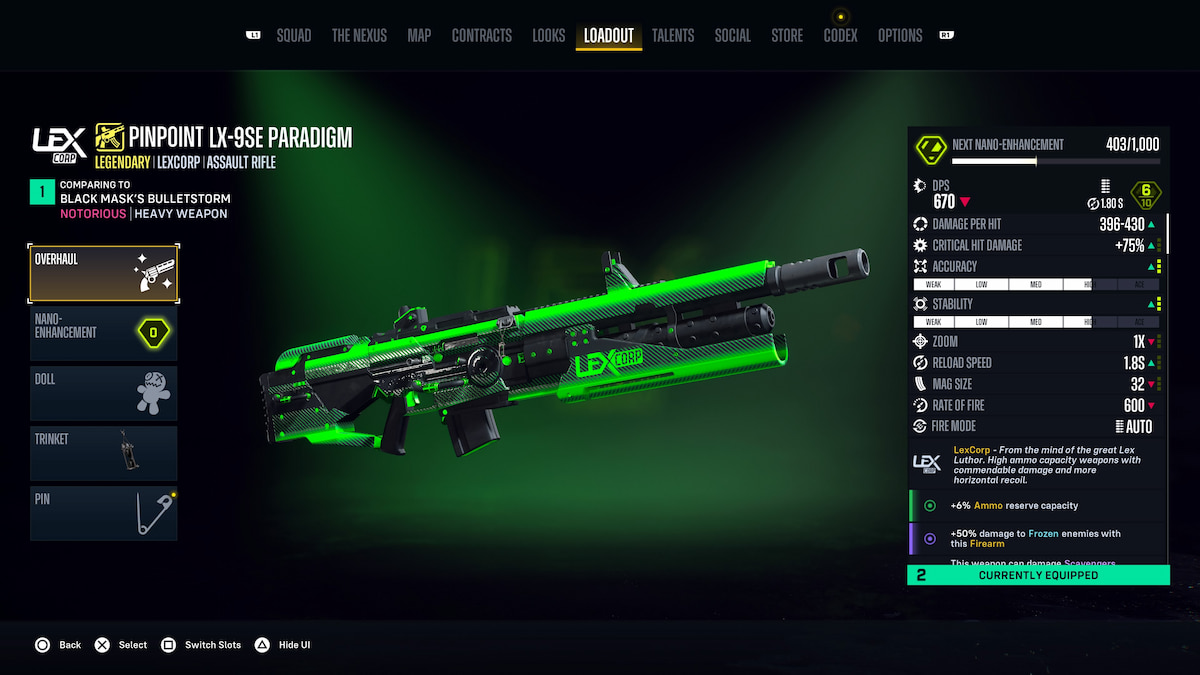Open the Nano-Enhancement slot
1200x675 pixels.
104,333
